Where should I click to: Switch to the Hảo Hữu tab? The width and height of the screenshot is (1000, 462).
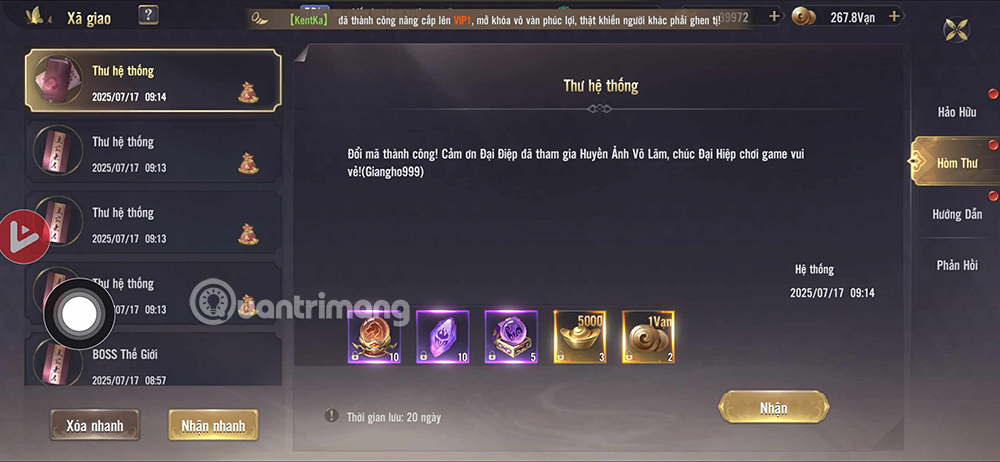956,112
